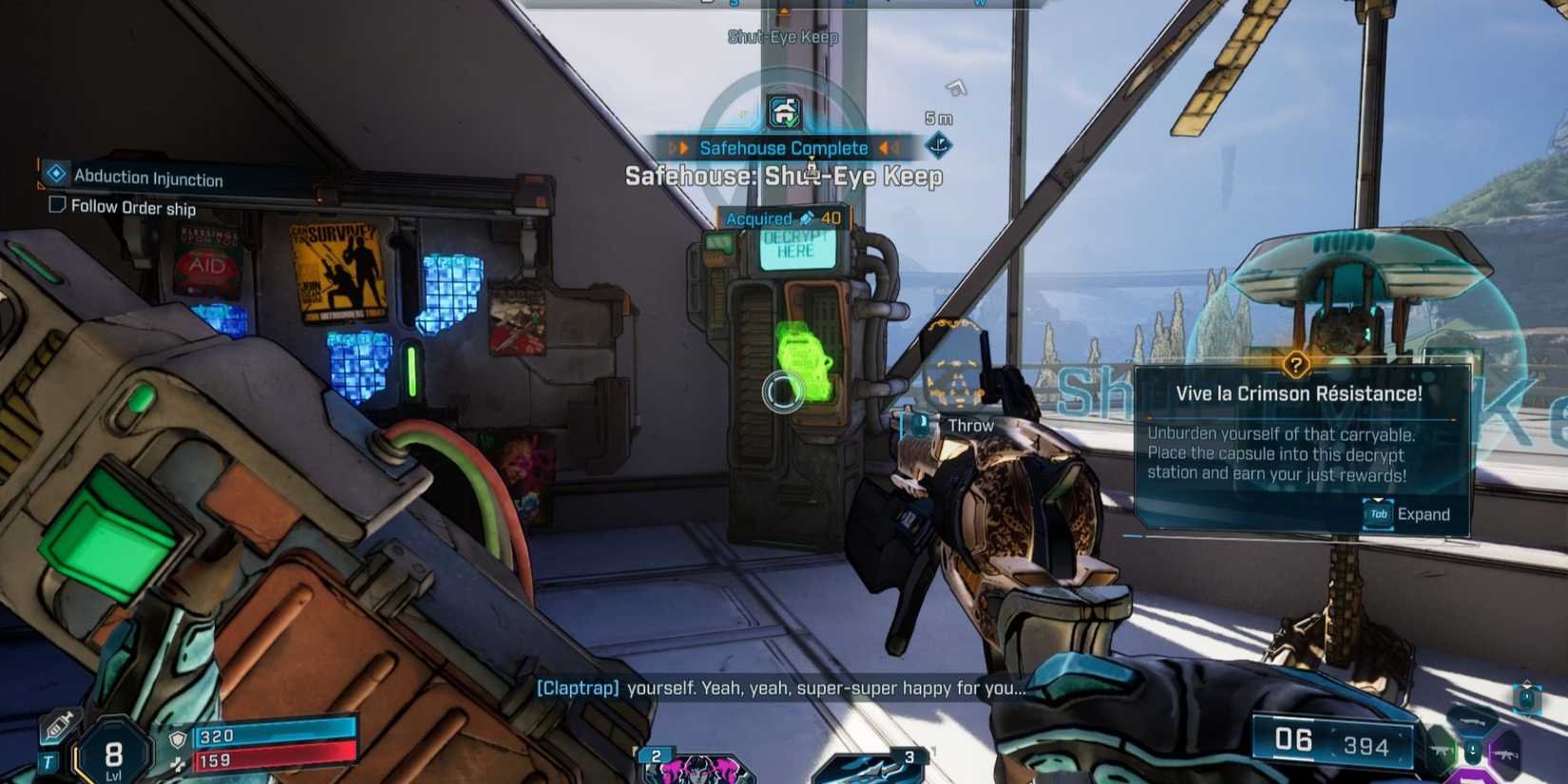Screen dimensions: 1568x784
Task: Toggle the T badge beside the level indicator
Action: [48, 759]
